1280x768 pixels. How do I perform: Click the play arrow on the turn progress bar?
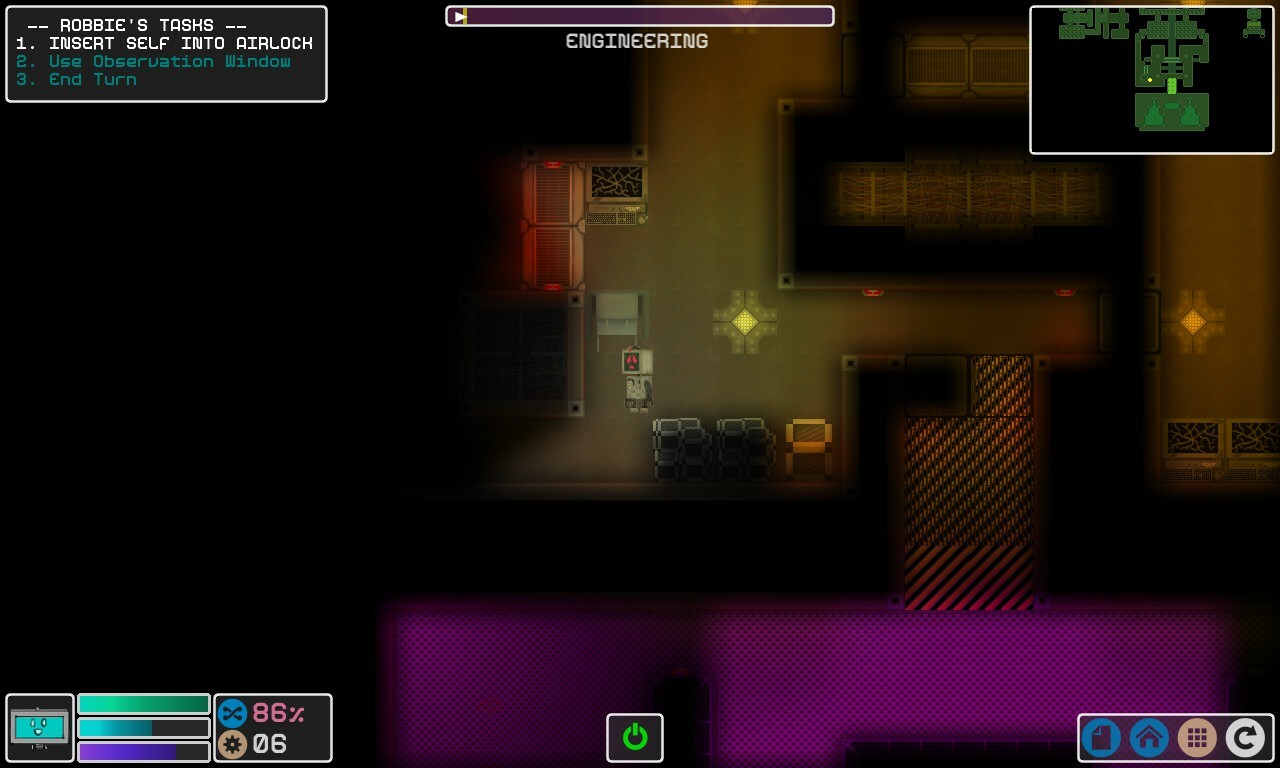click(458, 15)
